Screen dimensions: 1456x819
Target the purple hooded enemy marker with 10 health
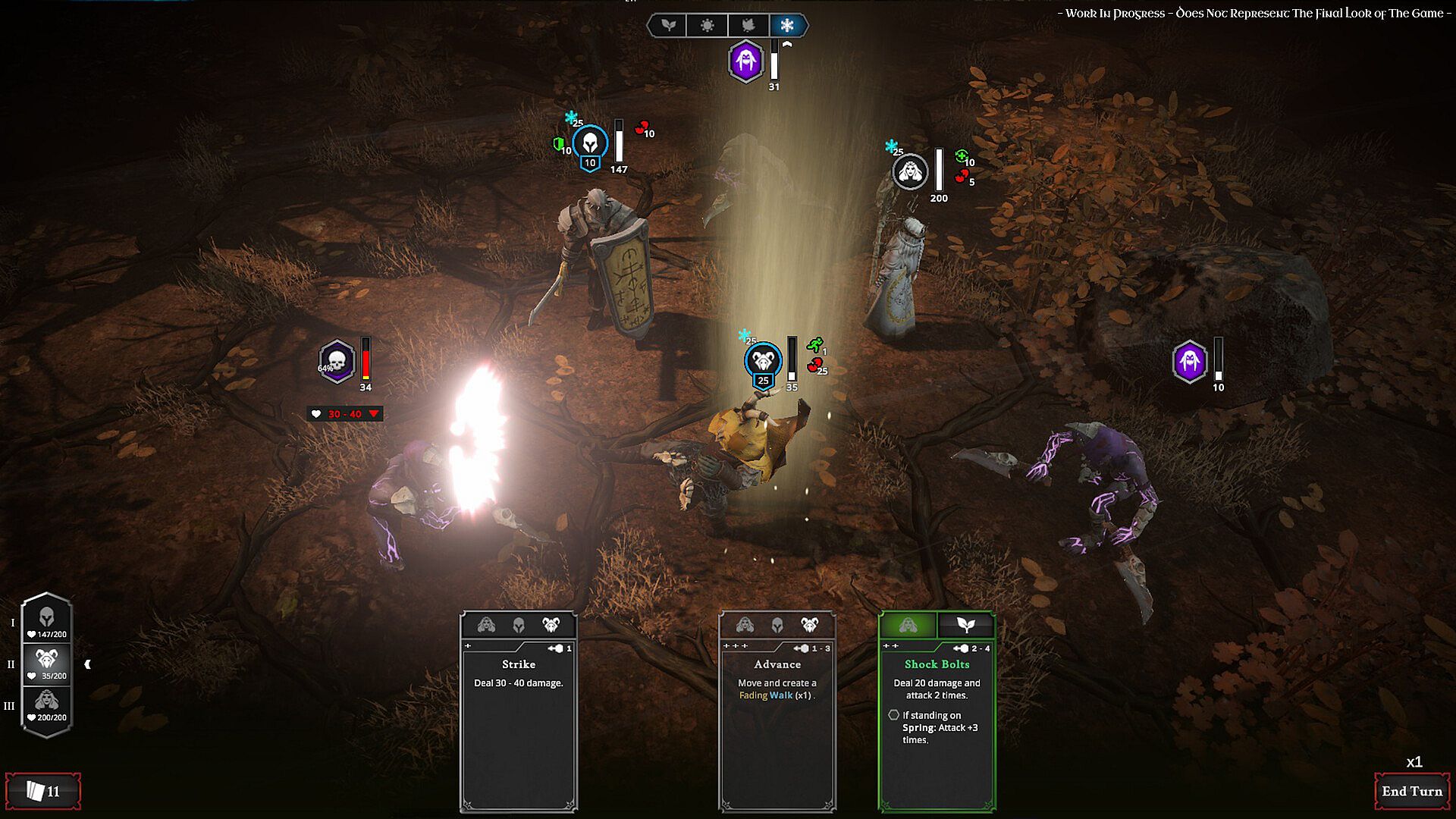pos(1189,361)
